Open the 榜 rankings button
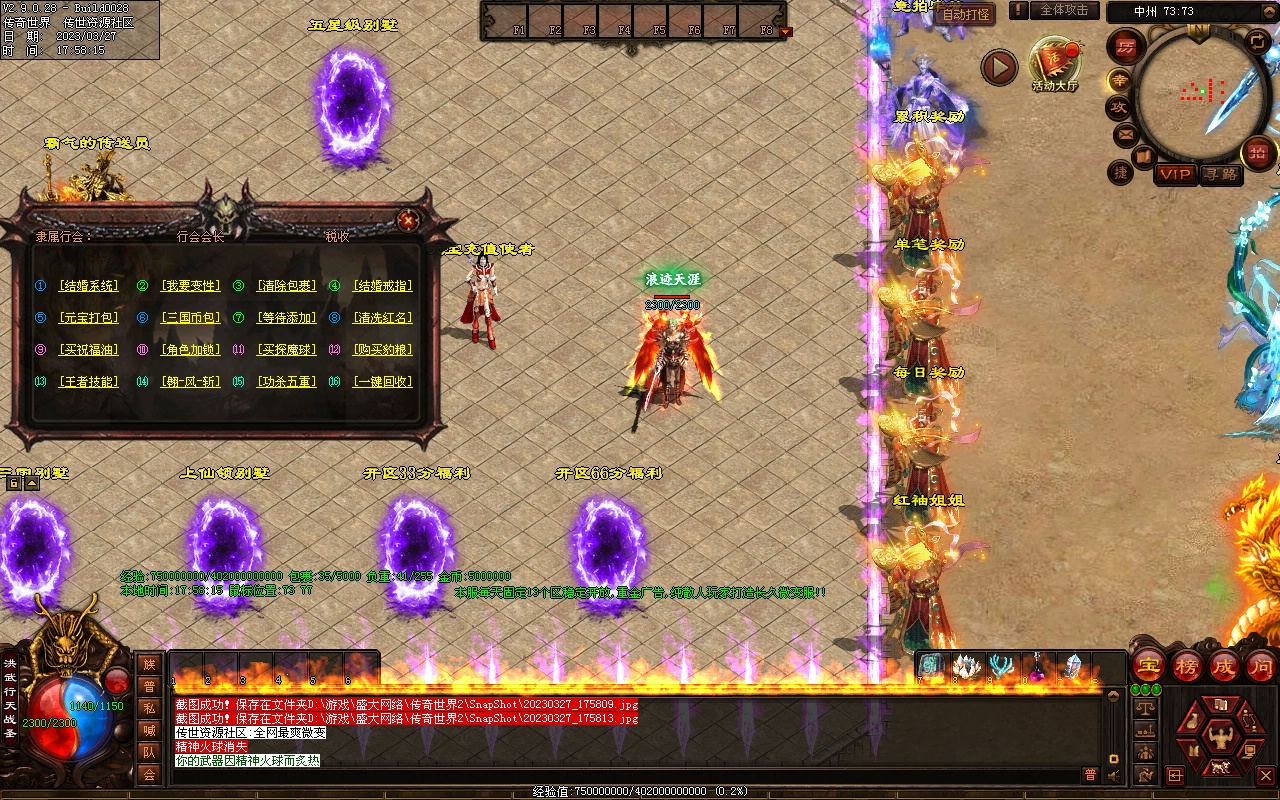This screenshot has height=800, width=1280. click(1187, 665)
